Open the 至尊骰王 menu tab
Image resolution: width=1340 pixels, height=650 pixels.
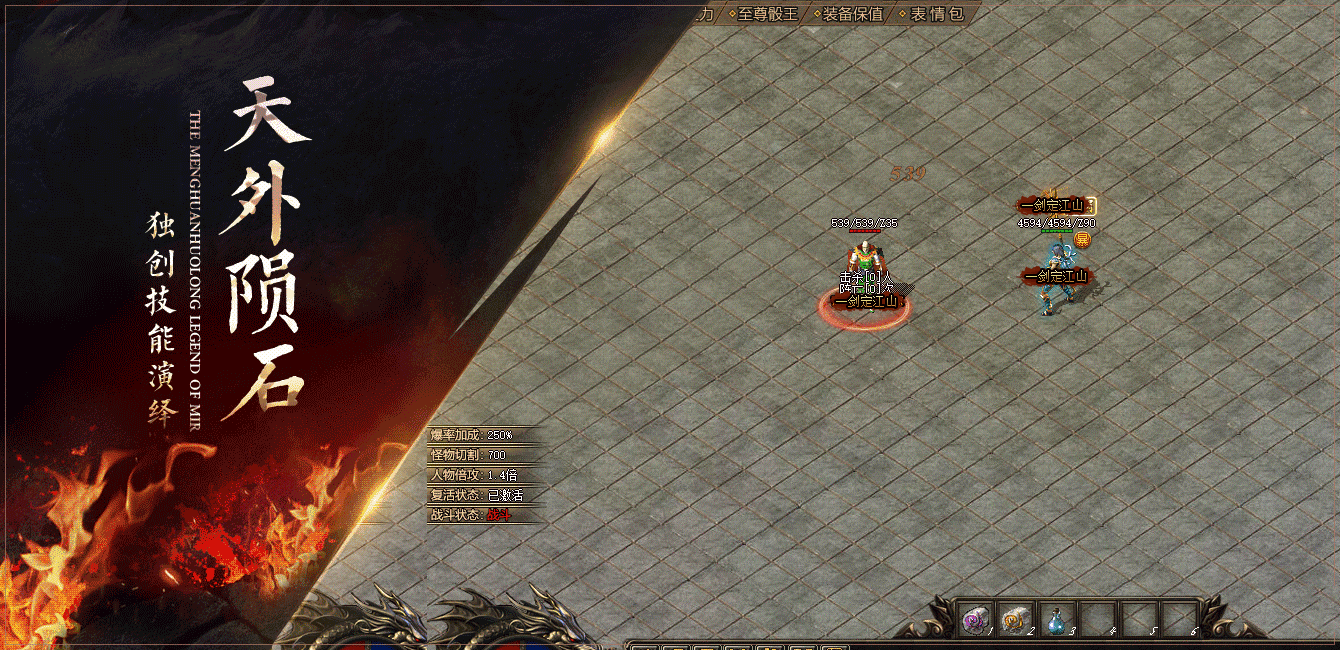pyautogui.click(x=767, y=14)
